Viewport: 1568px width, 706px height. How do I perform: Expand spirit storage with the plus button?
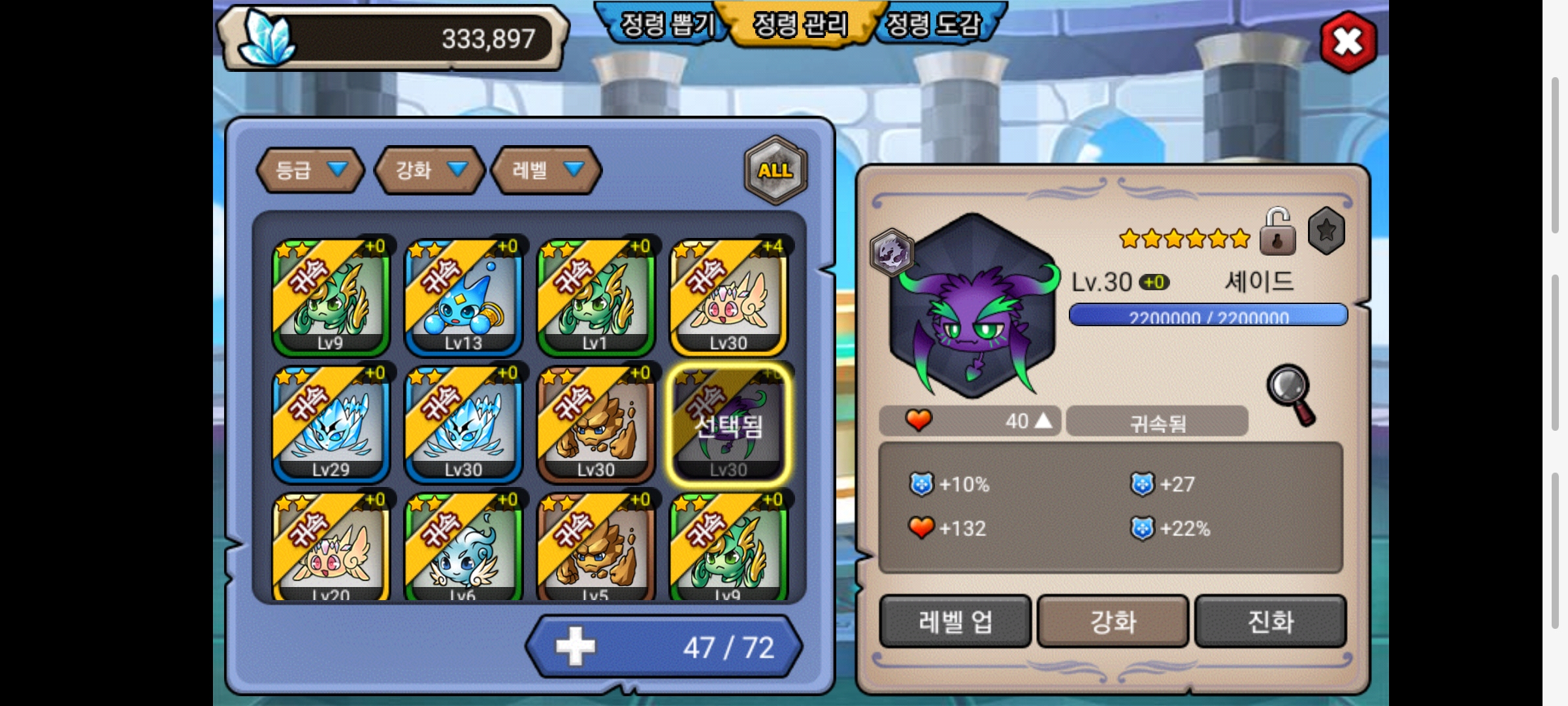(575, 647)
